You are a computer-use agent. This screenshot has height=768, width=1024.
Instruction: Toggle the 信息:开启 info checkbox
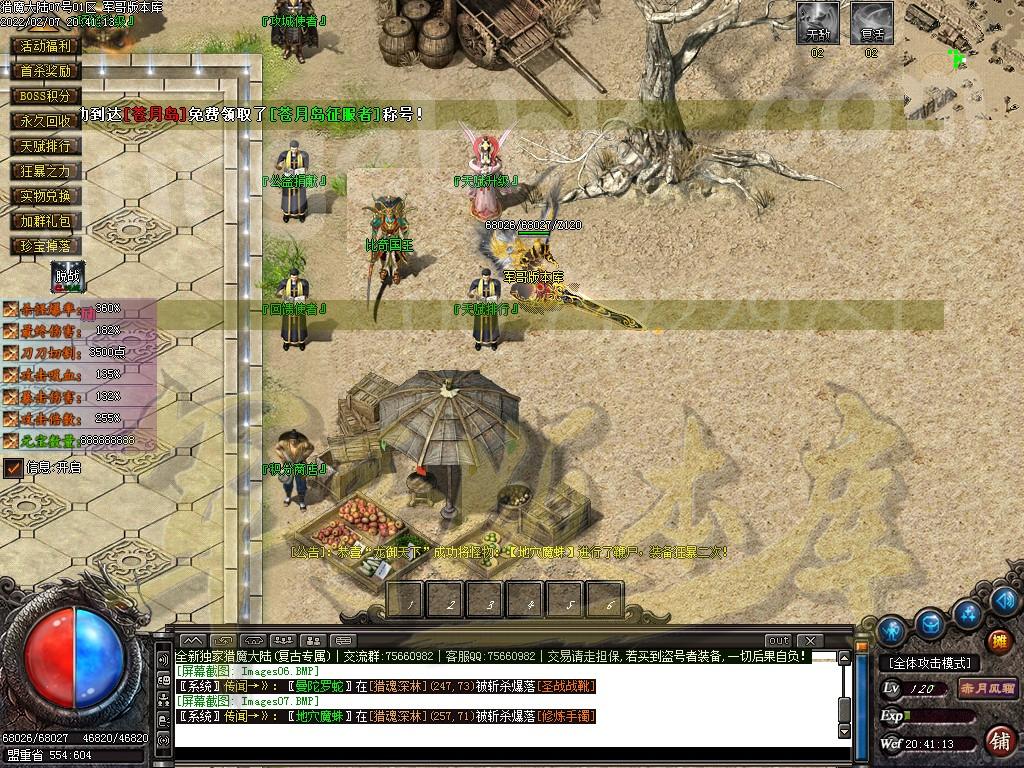(x=14, y=467)
